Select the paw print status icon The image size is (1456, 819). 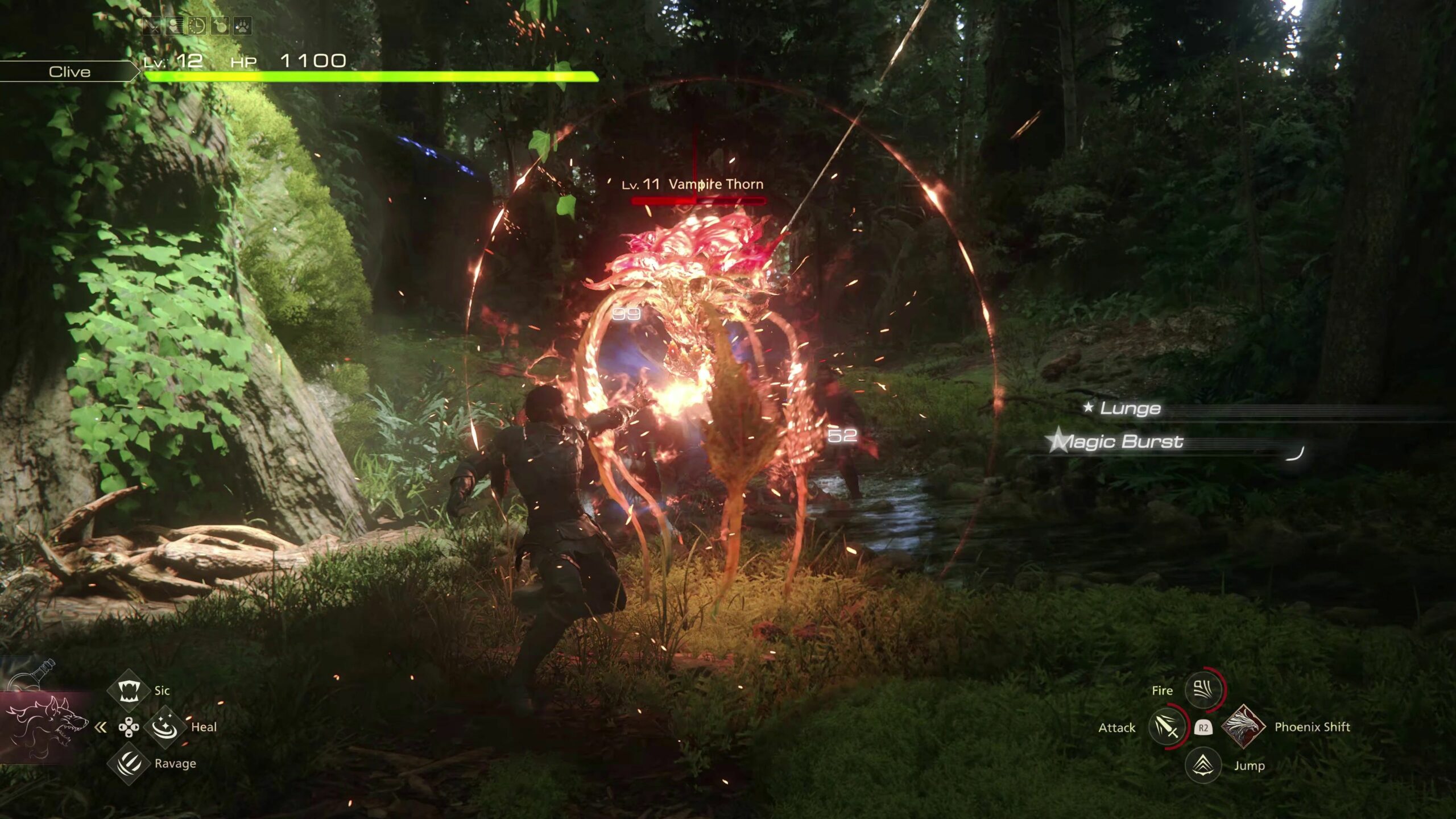pyautogui.click(x=242, y=26)
